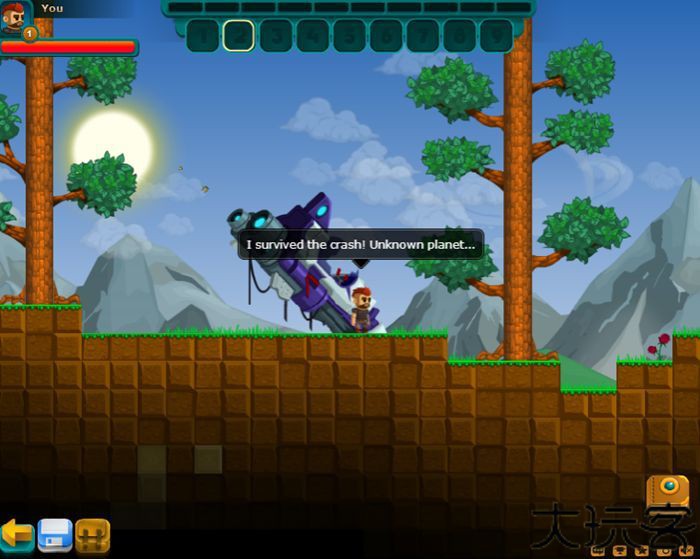Pick hotbar slot number 9
The width and height of the screenshot is (700, 559).
495,36
